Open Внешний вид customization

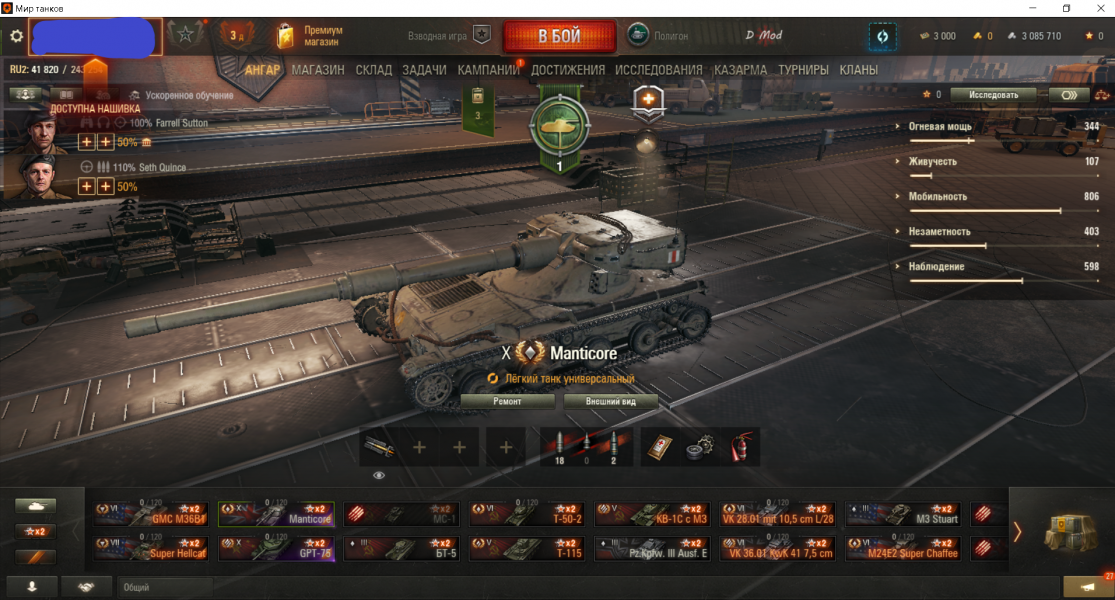click(610, 401)
